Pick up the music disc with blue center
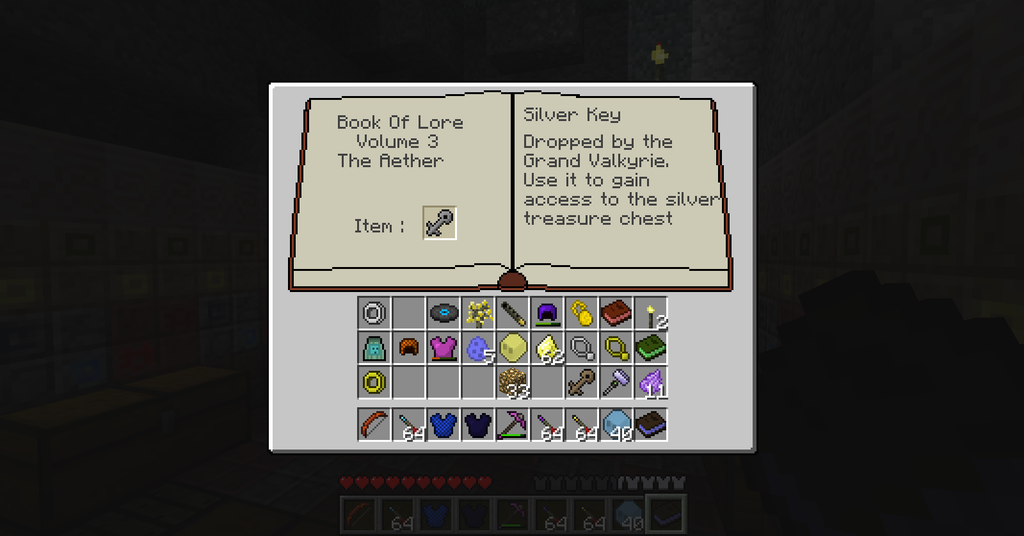This screenshot has height=536, width=1024. [x=444, y=313]
